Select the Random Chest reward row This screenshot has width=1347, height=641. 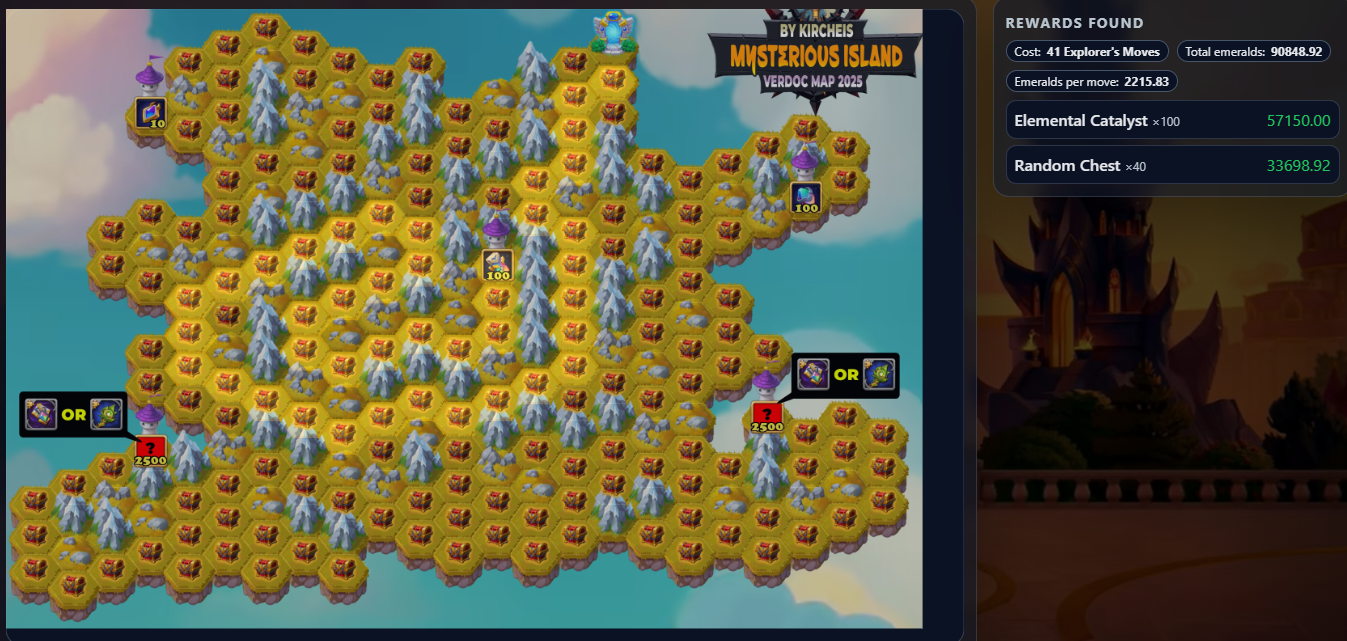tap(1171, 165)
